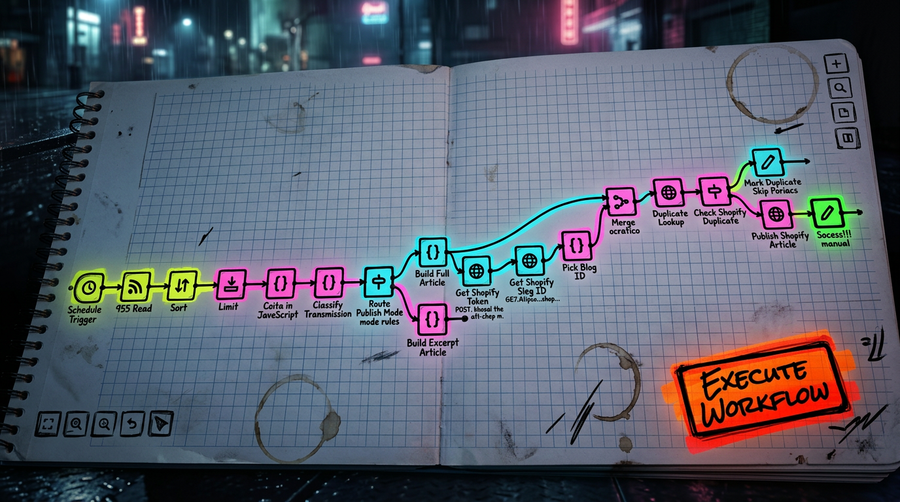Select the Build Excerpt Article node
Image resolution: width=900 pixels, height=502 pixels.
(432, 318)
